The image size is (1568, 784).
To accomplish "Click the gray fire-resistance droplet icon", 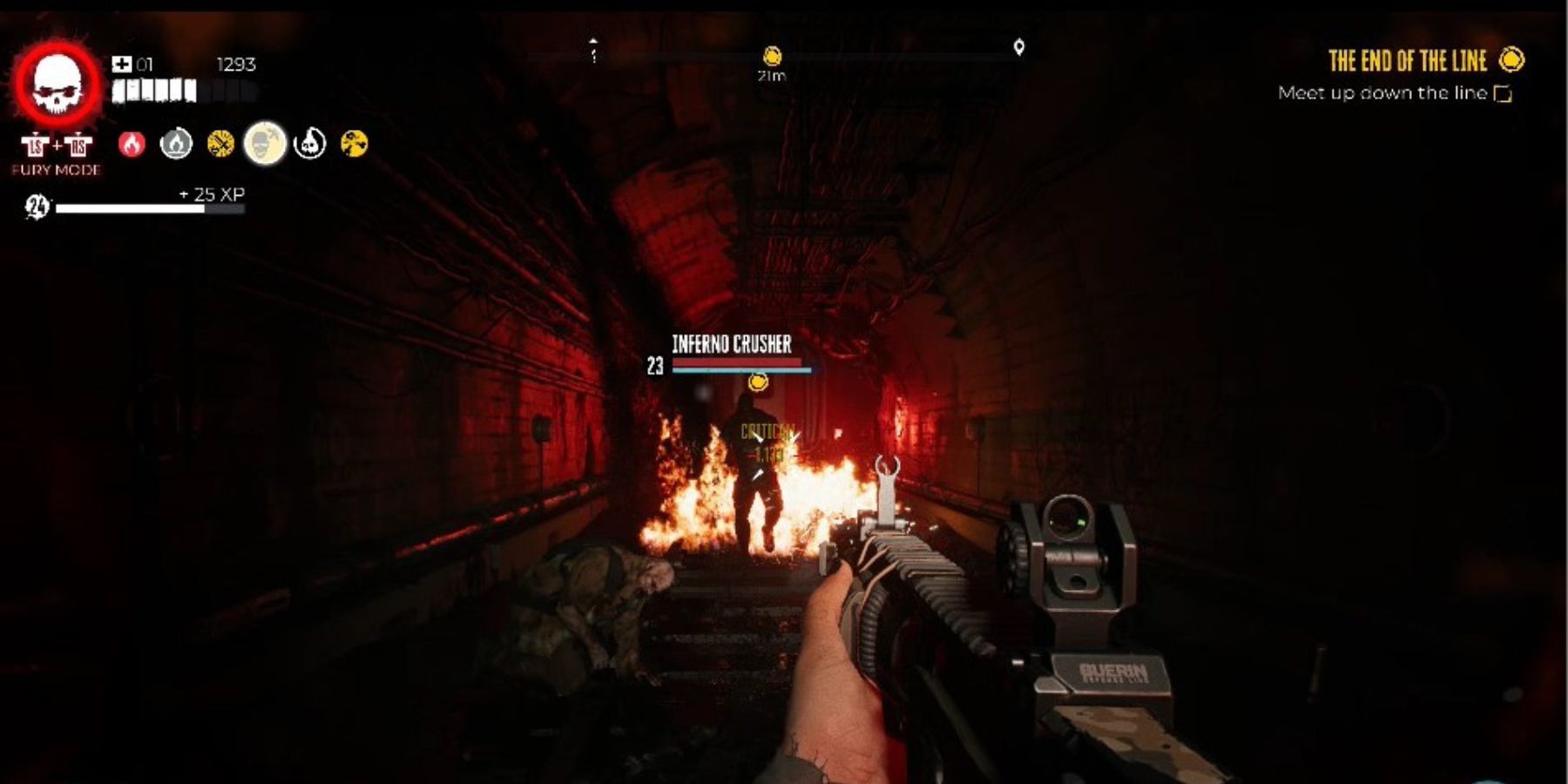I will point(175,145).
